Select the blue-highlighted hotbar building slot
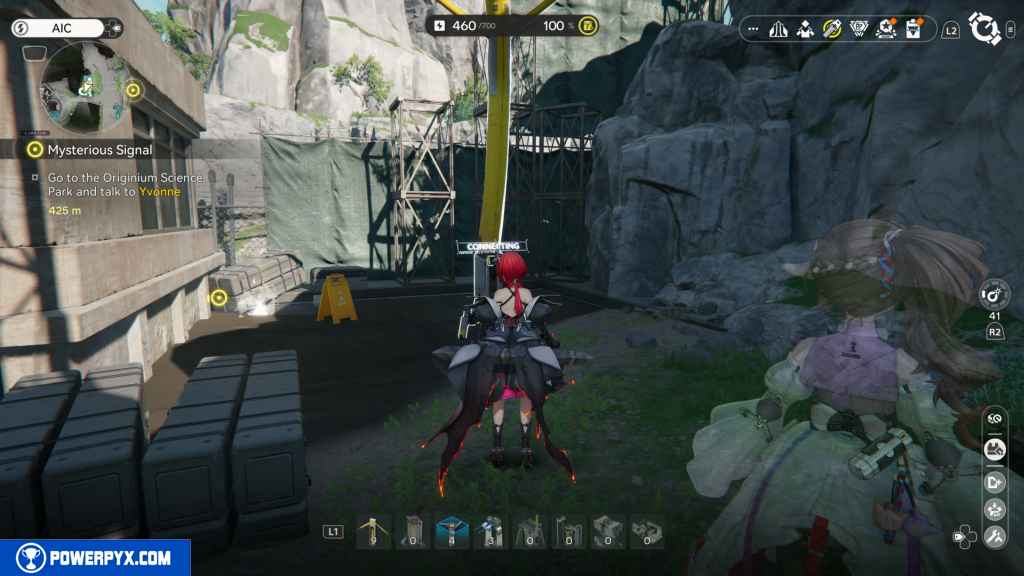This screenshot has height=576, width=1024. click(x=451, y=532)
